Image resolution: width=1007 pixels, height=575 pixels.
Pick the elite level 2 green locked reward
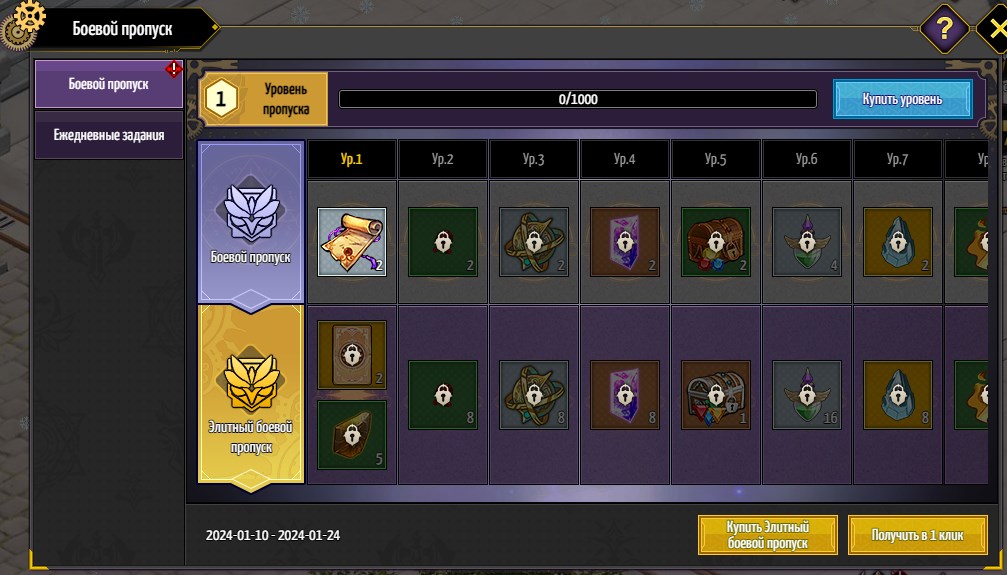(x=443, y=395)
